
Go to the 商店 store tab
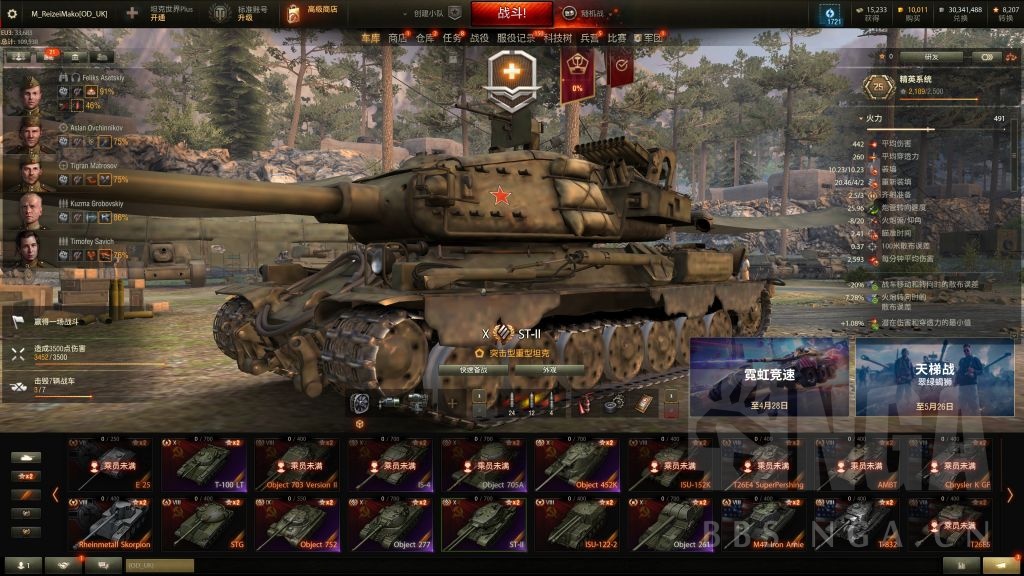pyautogui.click(x=397, y=38)
